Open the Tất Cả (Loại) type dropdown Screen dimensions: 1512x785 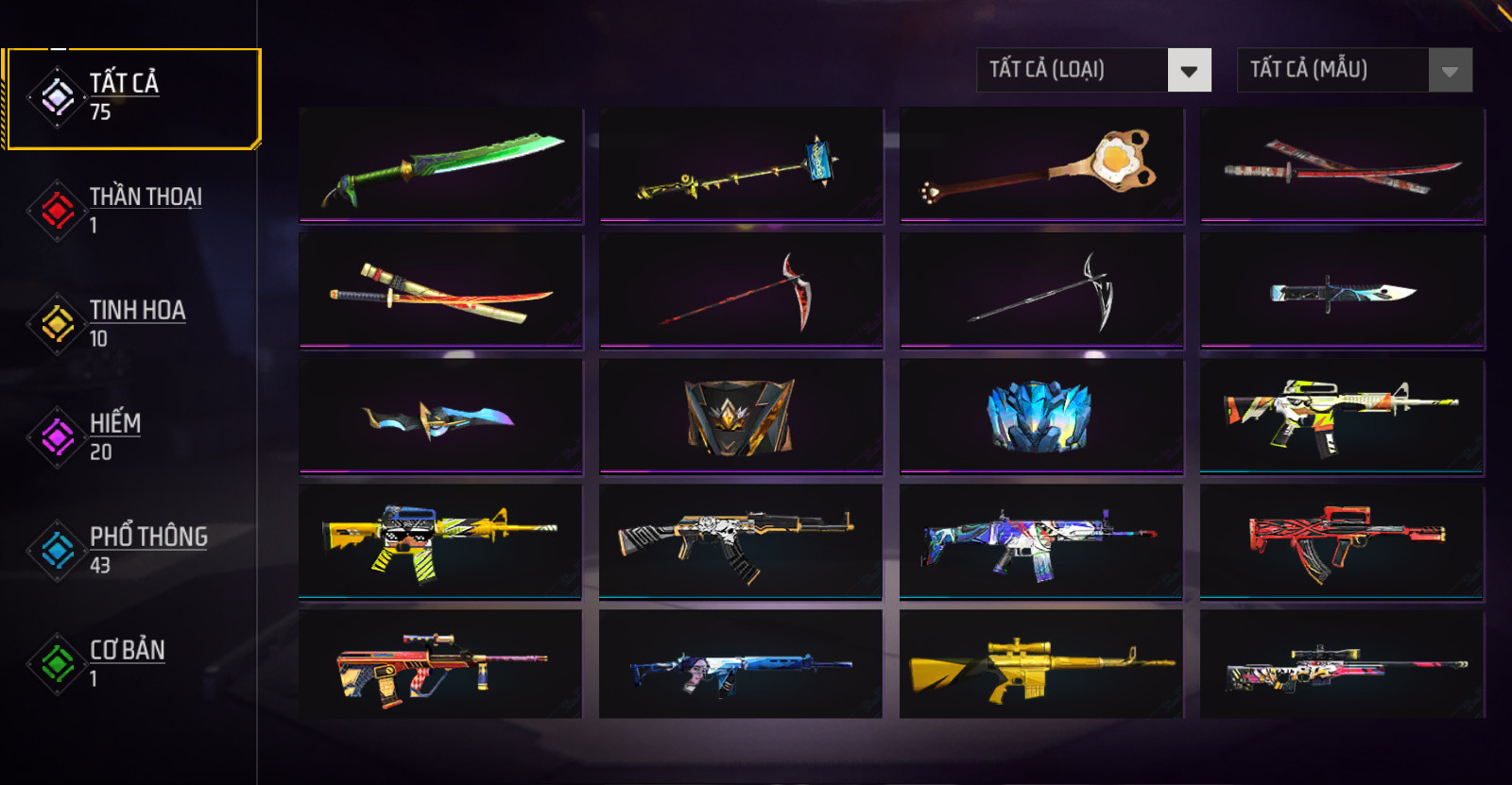[x=1093, y=70]
